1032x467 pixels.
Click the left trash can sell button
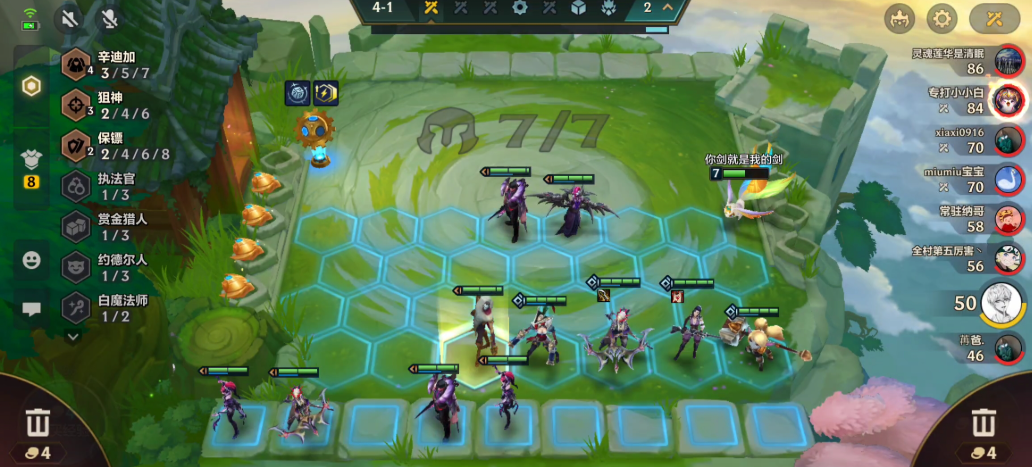(38, 423)
